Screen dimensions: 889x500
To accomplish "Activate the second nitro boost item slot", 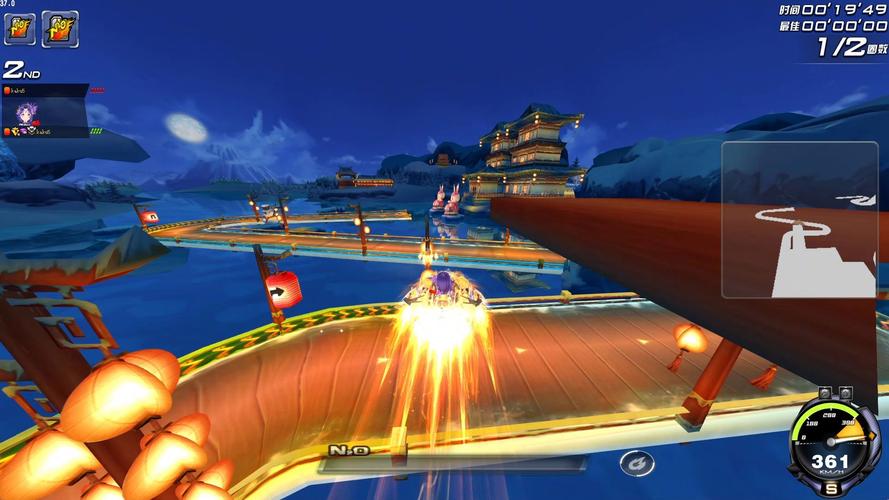I will (x=60, y=29).
